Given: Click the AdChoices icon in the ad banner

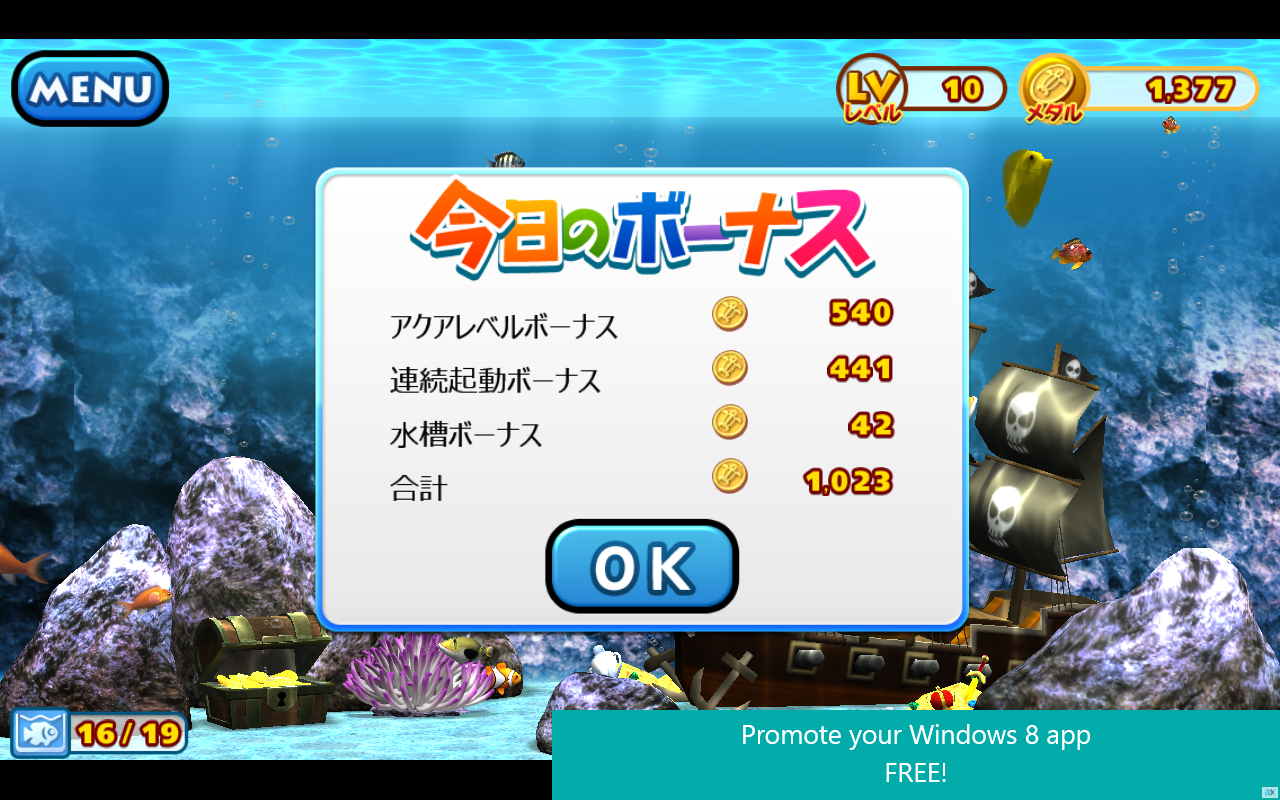Looking at the screenshot, I should point(1270,792).
